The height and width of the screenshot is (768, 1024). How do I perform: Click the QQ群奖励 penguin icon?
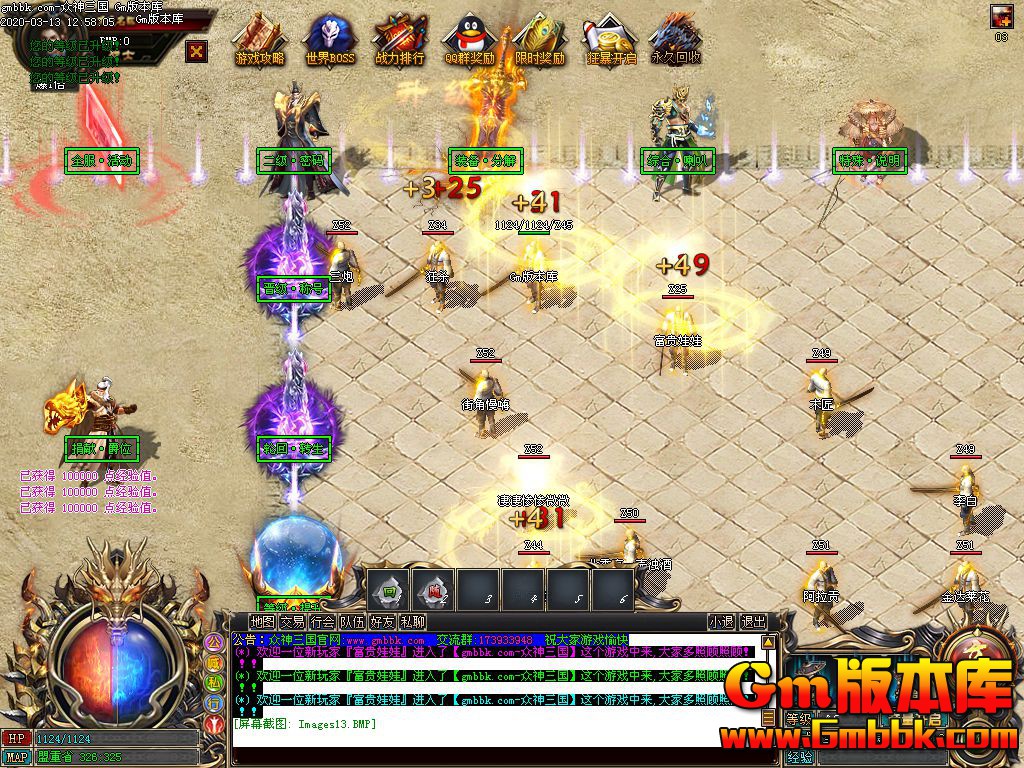[x=469, y=40]
